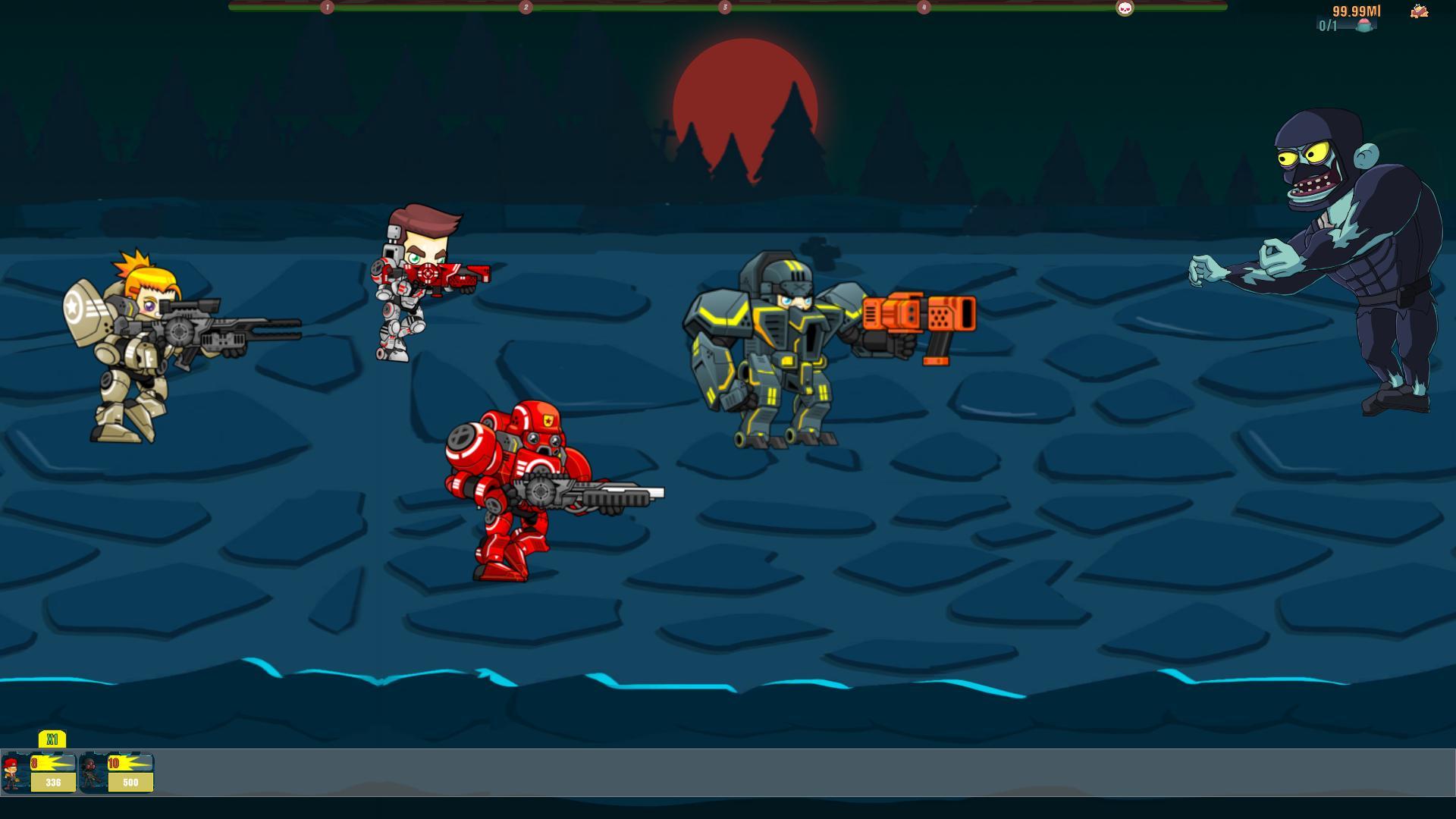Click the pink mushroom boss counter icon
1456x819 pixels.
(1363, 24)
